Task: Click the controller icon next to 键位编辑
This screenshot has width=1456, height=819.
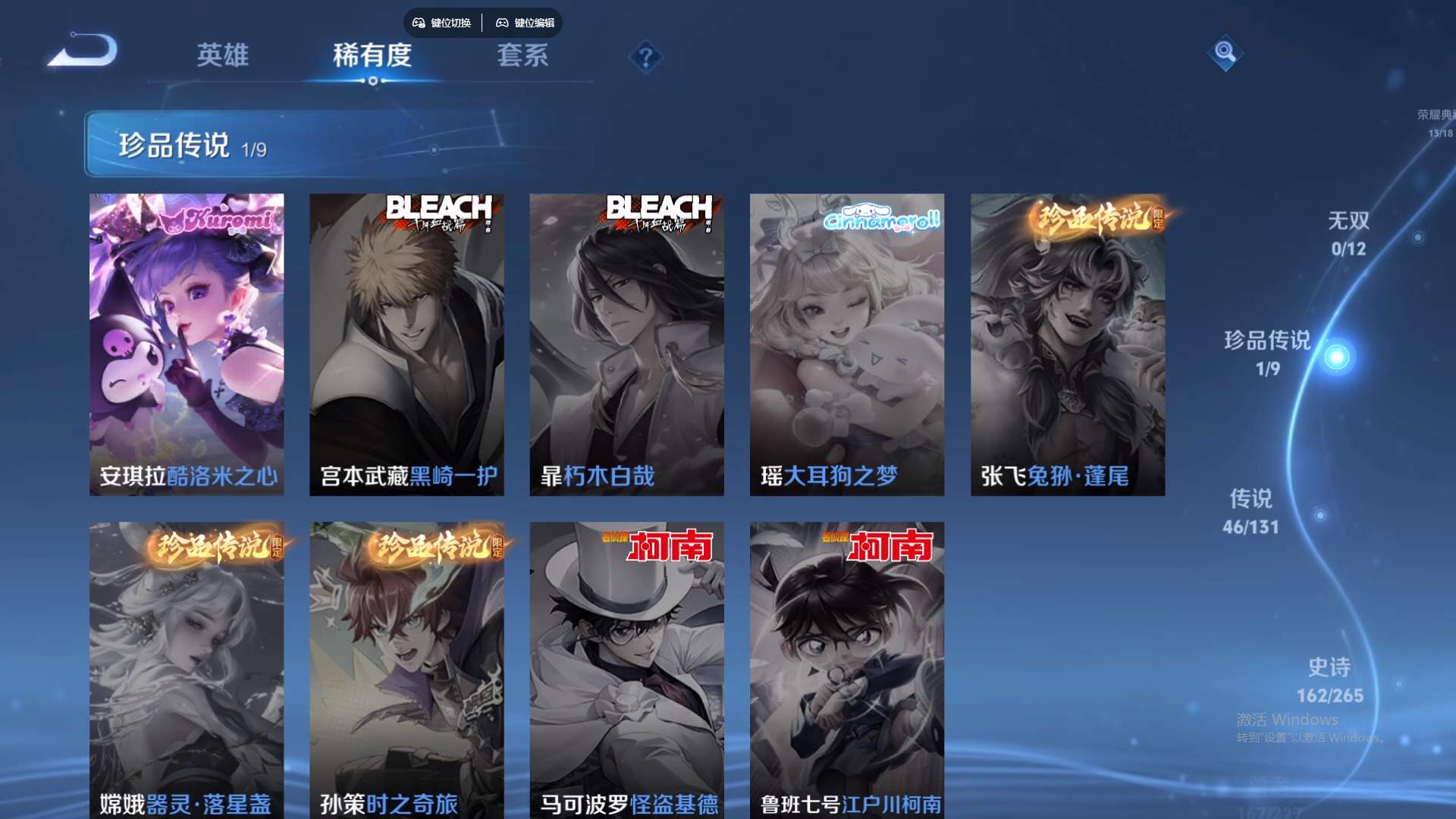Action: coord(502,23)
